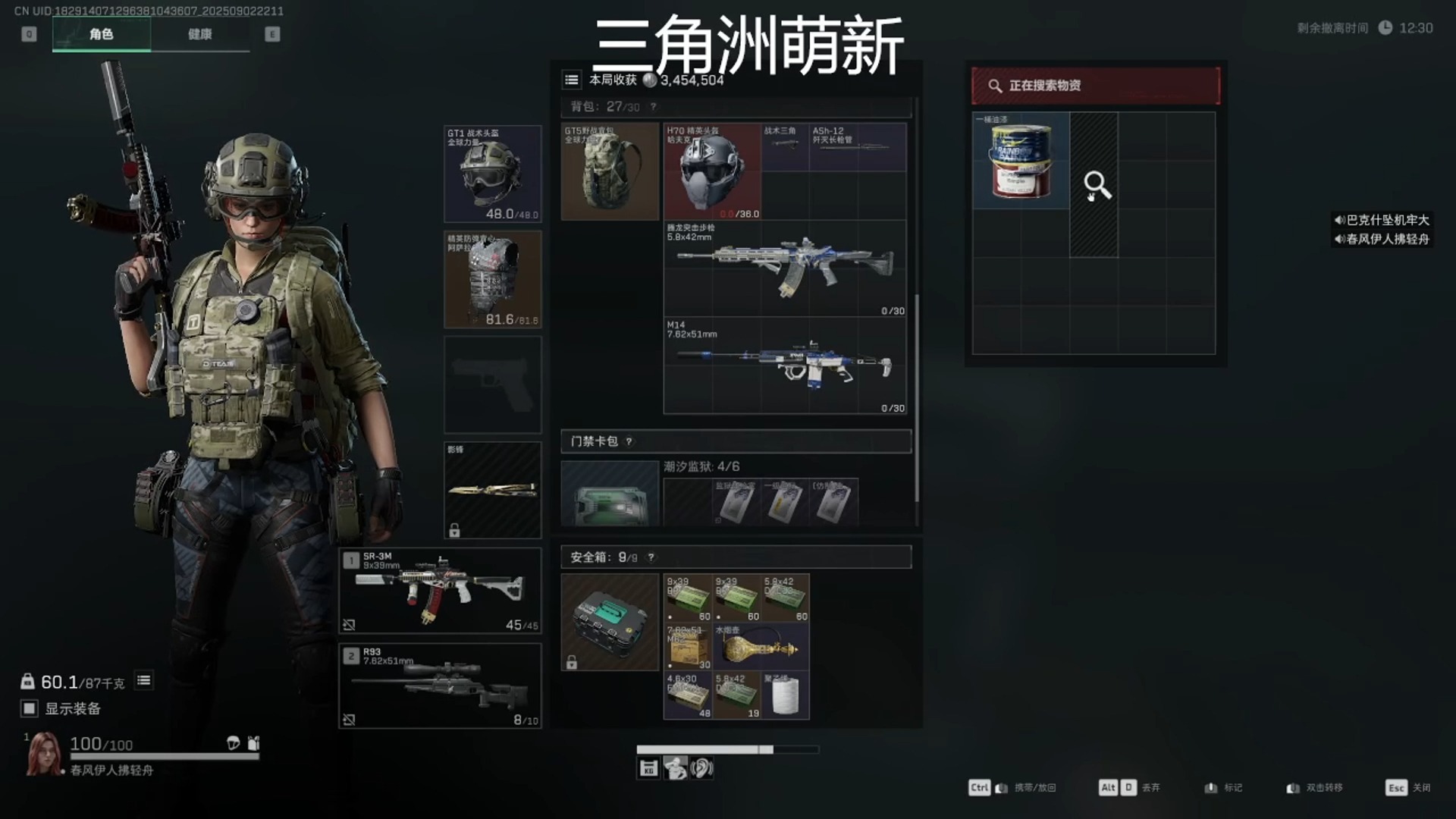Select the golden water pitcher in safe box
The width and height of the screenshot is (1456, 819).
point(760,647)
